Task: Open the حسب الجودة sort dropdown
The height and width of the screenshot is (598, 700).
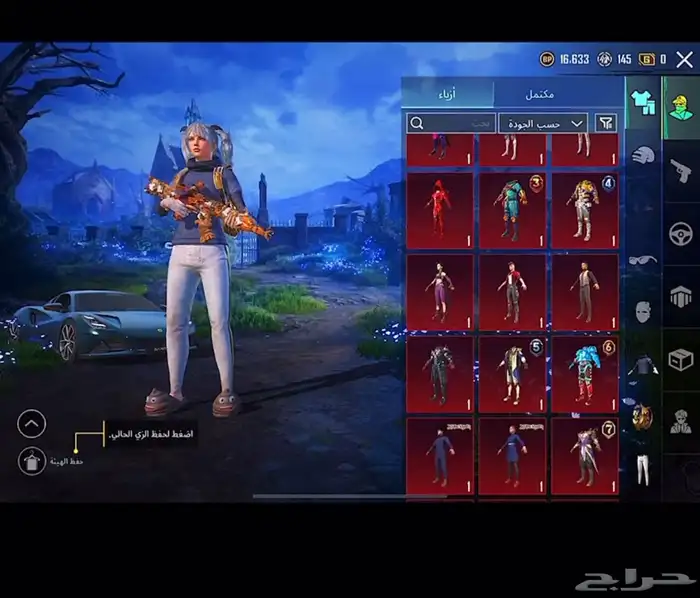Action: point(544,123)
